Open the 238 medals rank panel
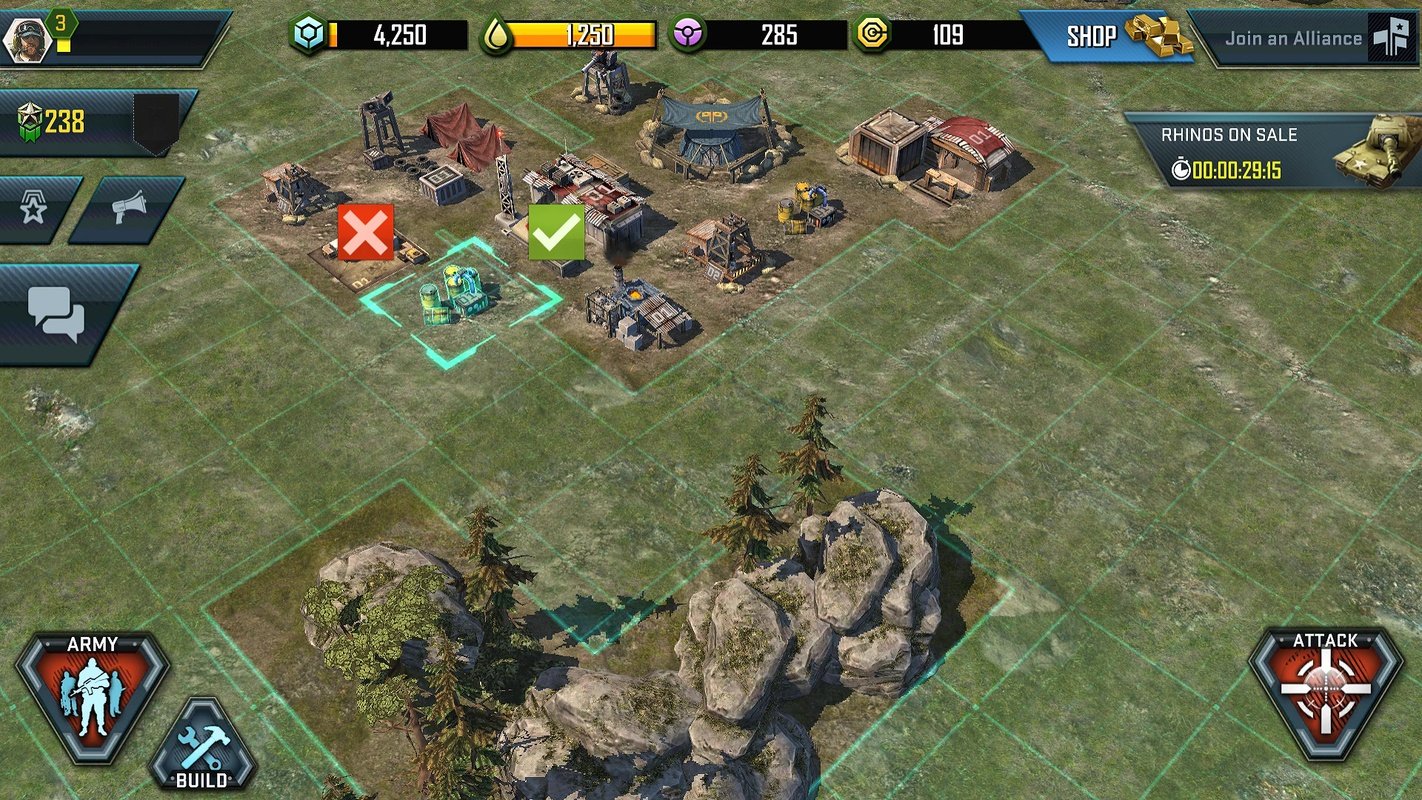1422x800 pixels. pos(90,123)
